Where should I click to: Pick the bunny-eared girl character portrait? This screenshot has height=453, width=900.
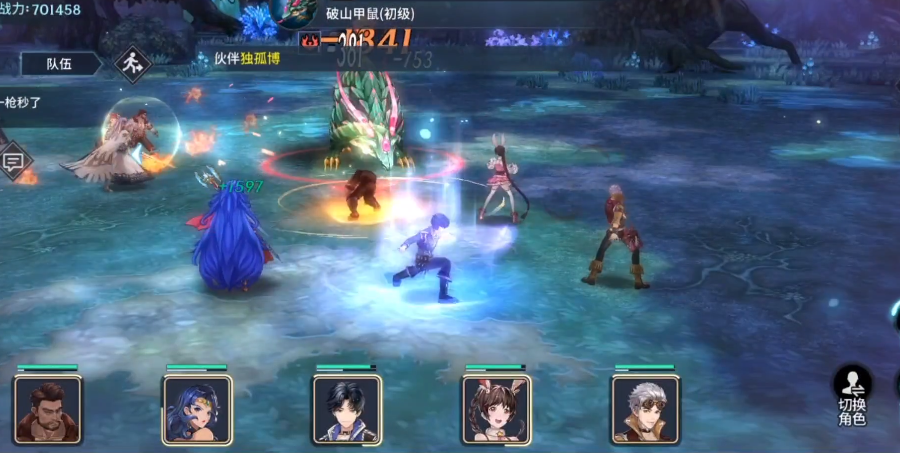click(496, 409)
